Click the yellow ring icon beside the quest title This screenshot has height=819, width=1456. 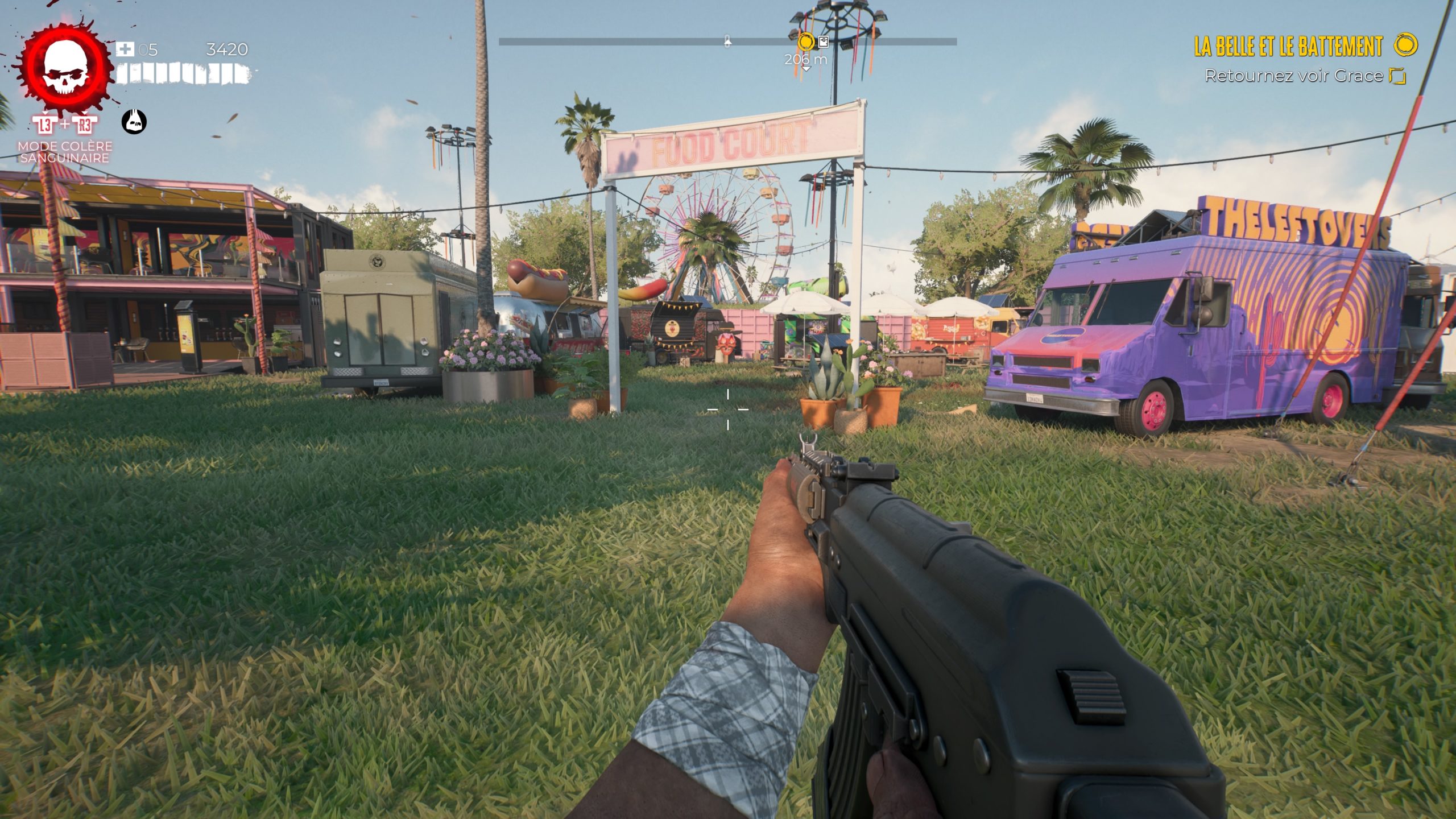pyautogui.click(x=1405, y=45)
